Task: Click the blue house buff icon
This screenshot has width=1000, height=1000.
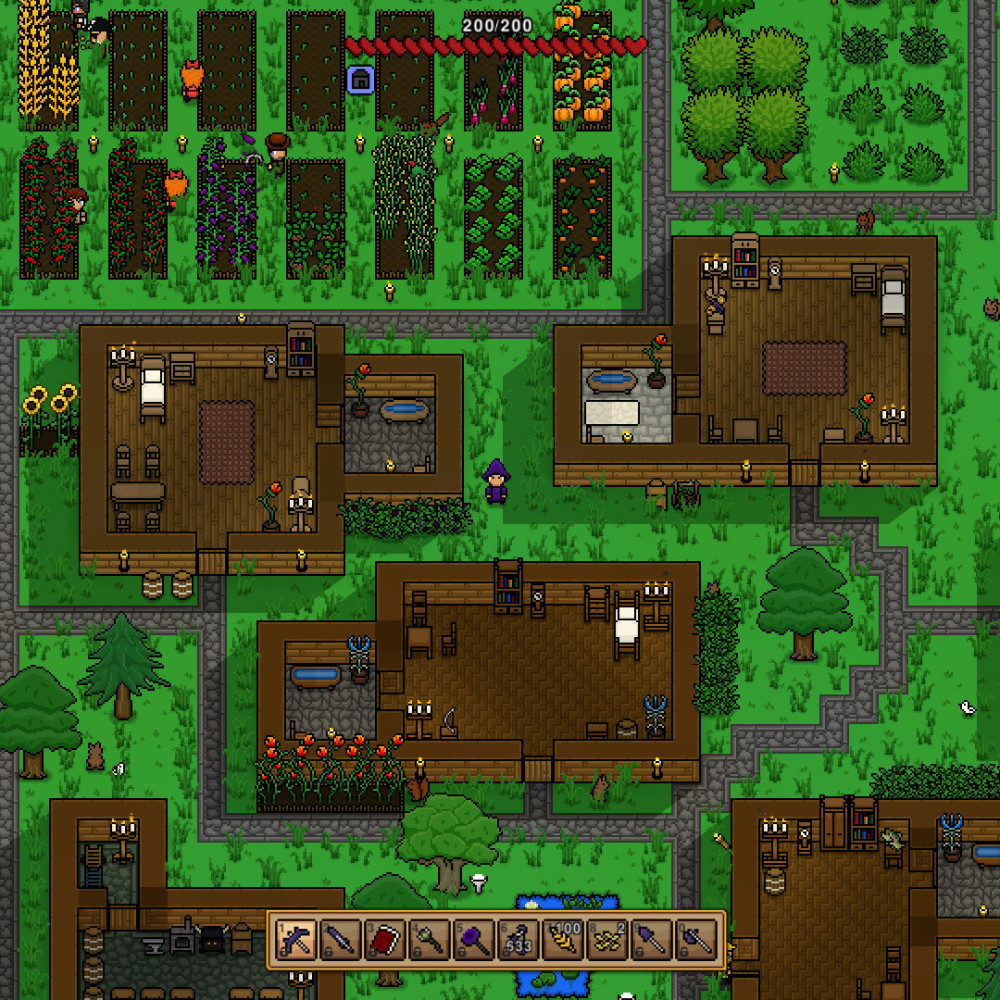Action: point(360,80)
